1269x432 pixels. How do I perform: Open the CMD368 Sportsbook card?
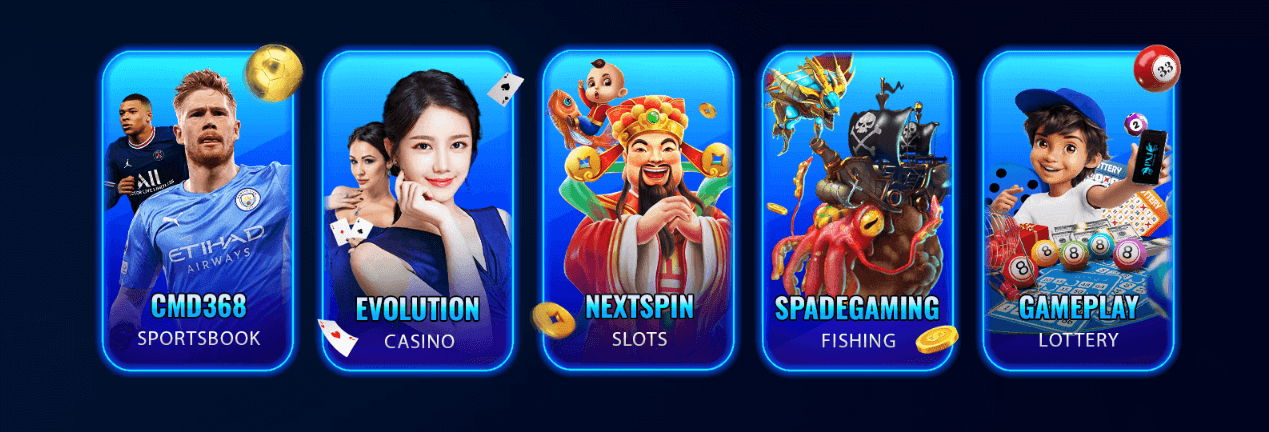(198, 210)
